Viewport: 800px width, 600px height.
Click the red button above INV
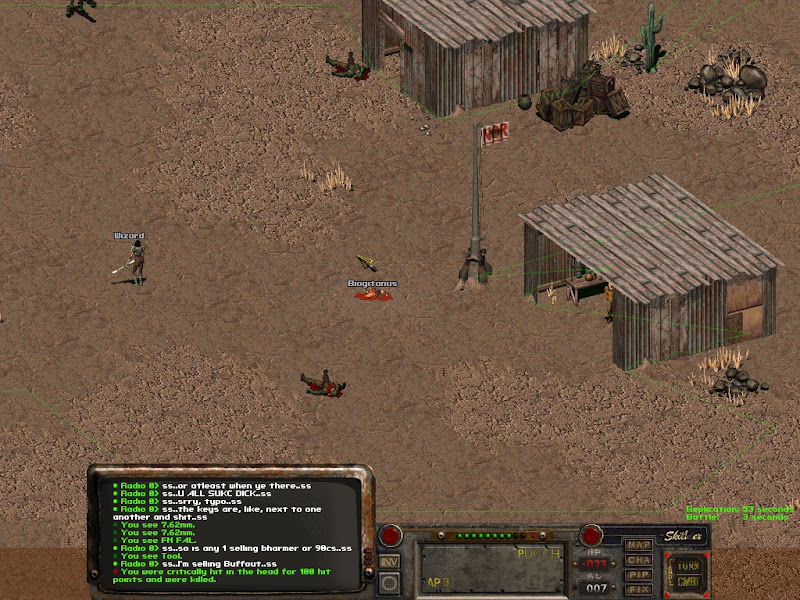coord(390,535)
